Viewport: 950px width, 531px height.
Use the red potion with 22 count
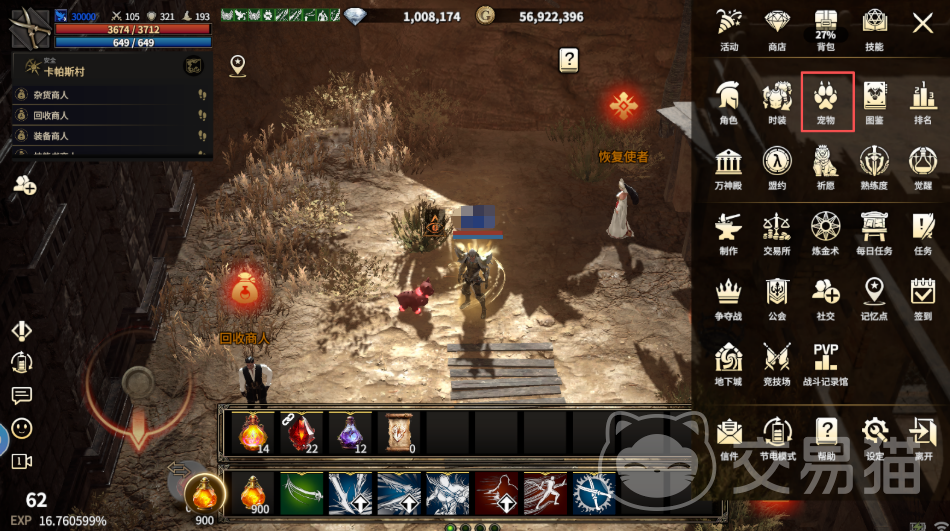click(x=301, y=432)
